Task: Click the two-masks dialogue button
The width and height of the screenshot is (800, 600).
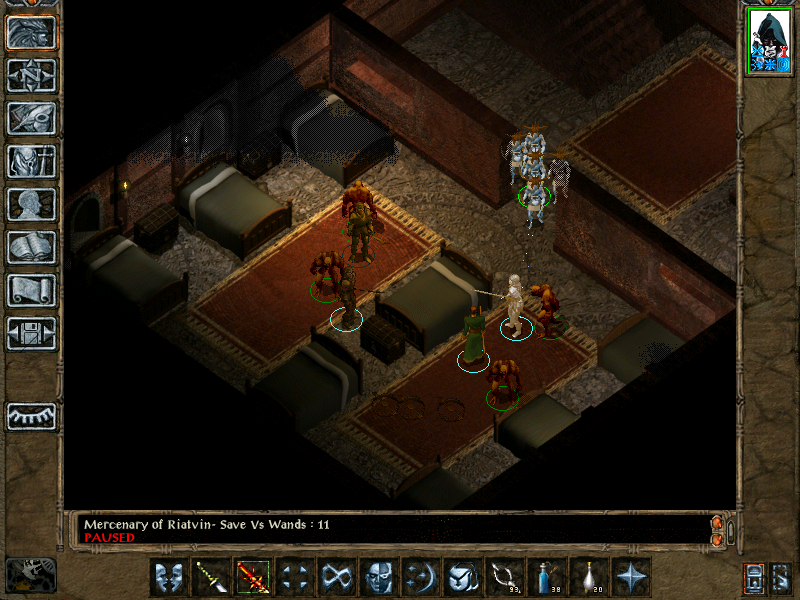Action: click(169, 577)
